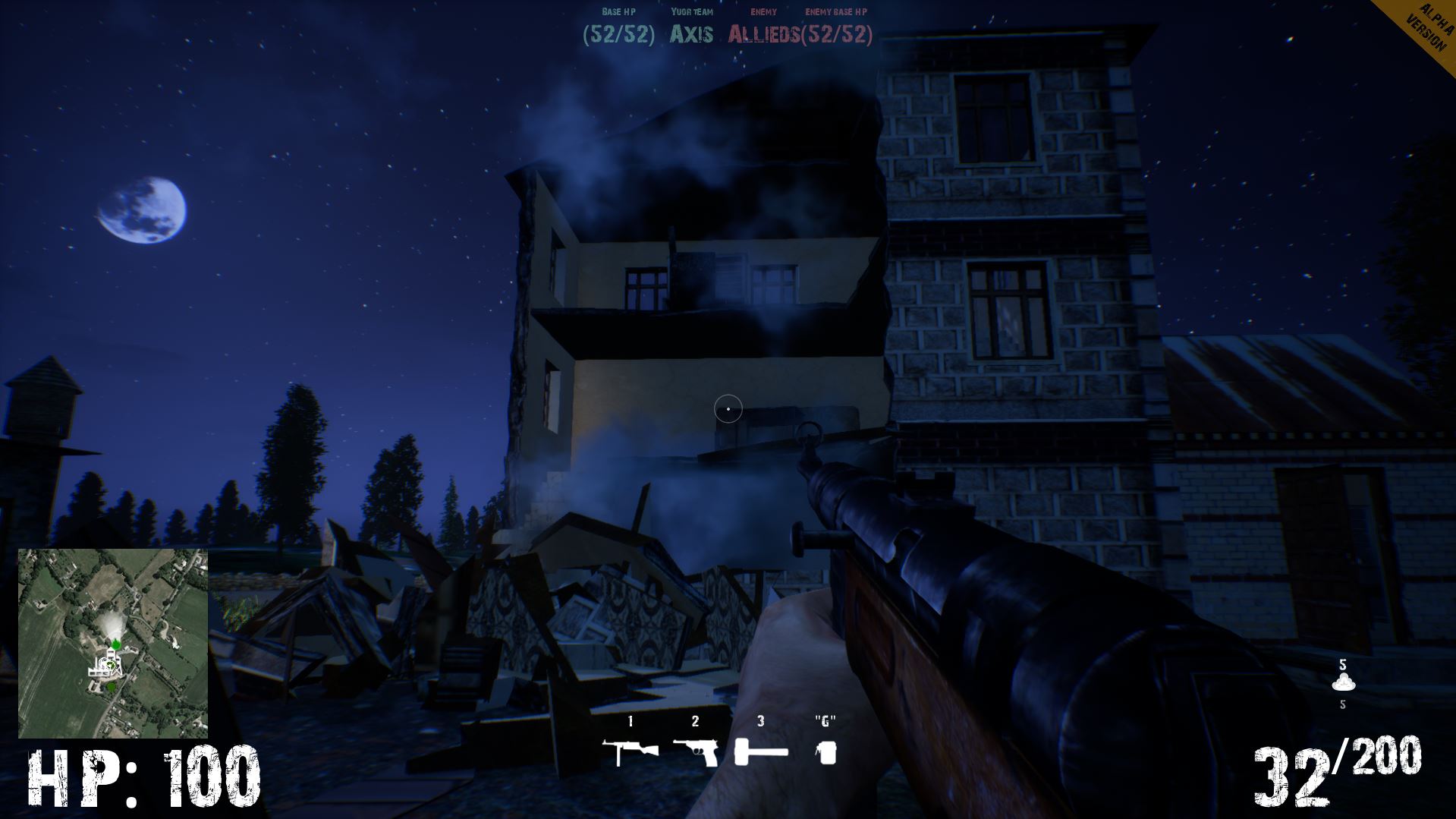
Task: Select the submachine gun in slot 1
Action: coord(629,751)
